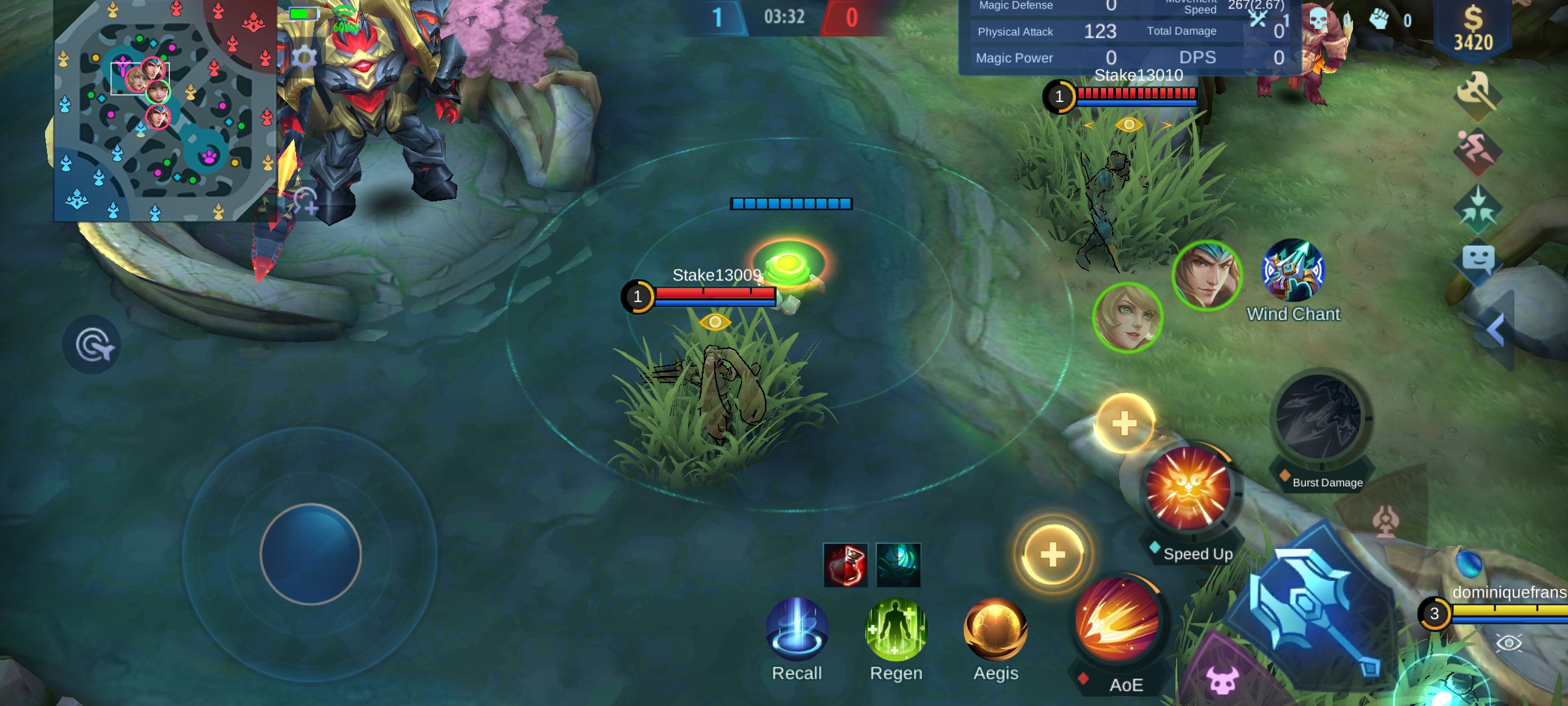Toggle the camera lock control on the left
Screen dimensions: 1568x706
tap(91, 343)
